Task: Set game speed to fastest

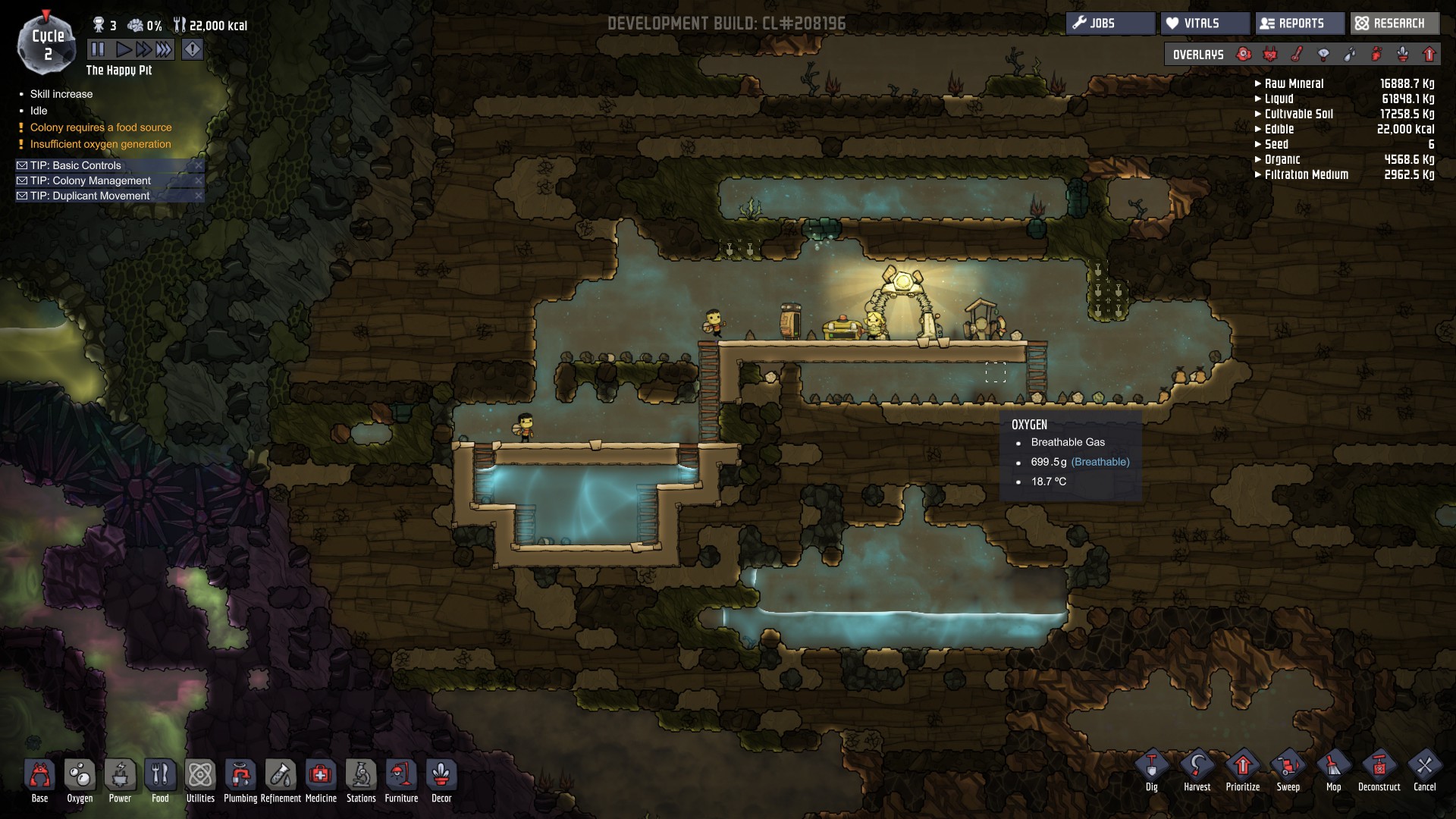Action: click(164, 50)
